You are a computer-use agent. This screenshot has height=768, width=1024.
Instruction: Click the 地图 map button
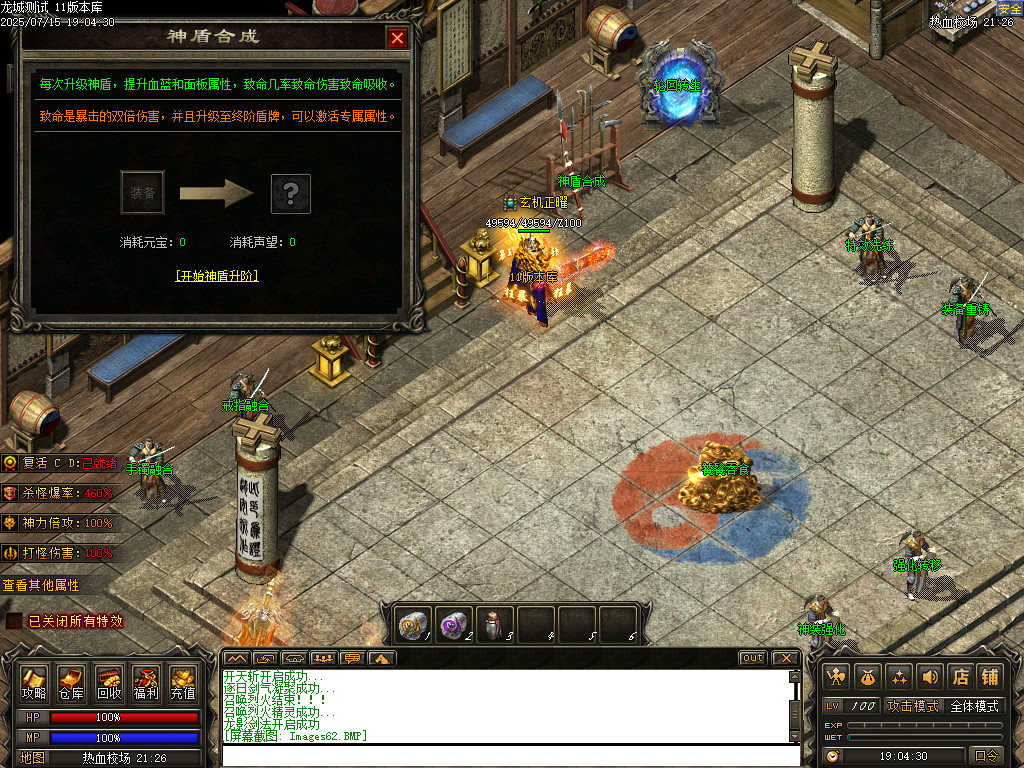pyautogui.click(x=32, y=758)
